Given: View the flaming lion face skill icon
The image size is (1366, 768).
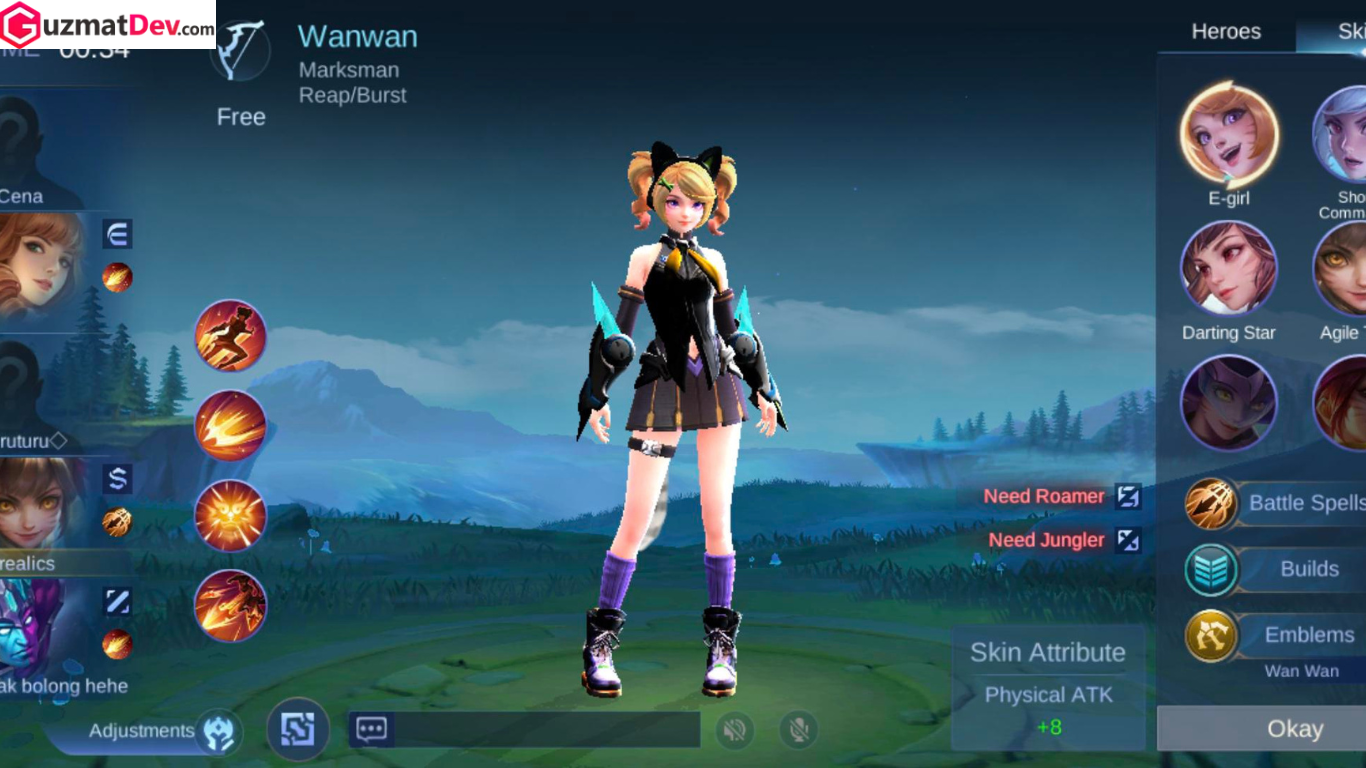Looking at the screenshot, I should pyautogui.click(x=230, y=516).
